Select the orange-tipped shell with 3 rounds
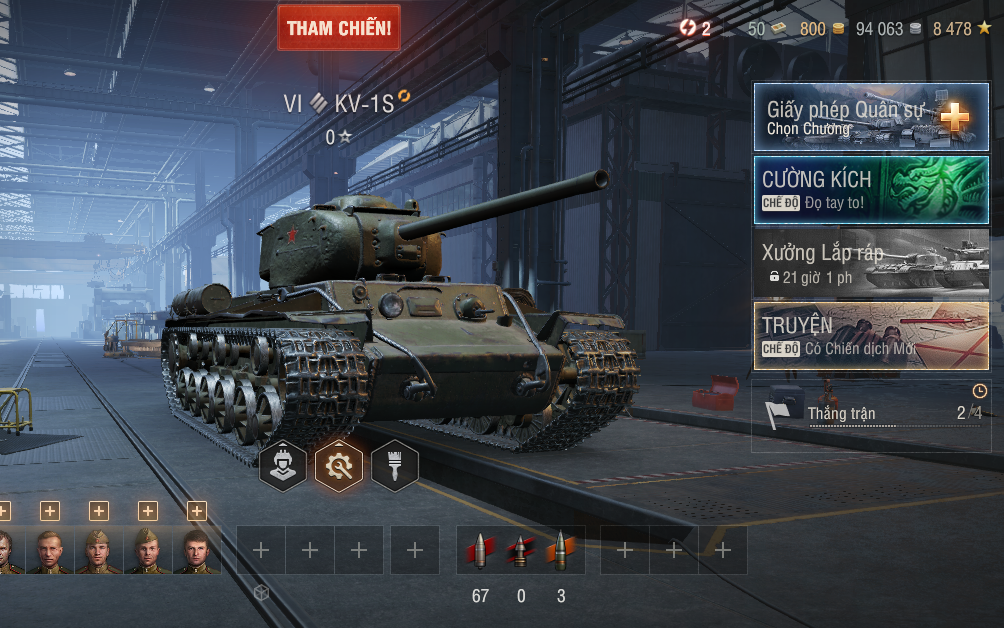Screen dimensions: 1004x628 (560, 551)
